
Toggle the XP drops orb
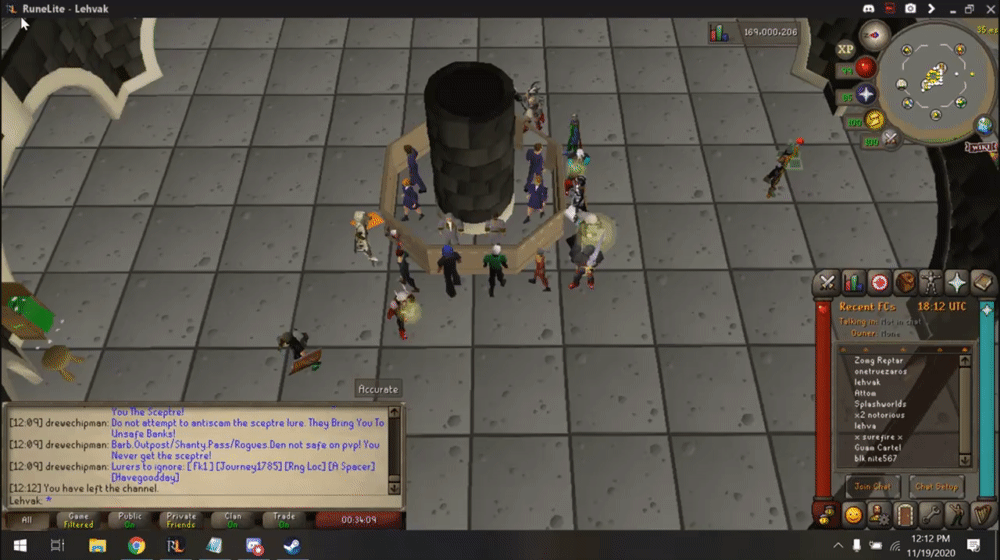[x=845, y=47]
